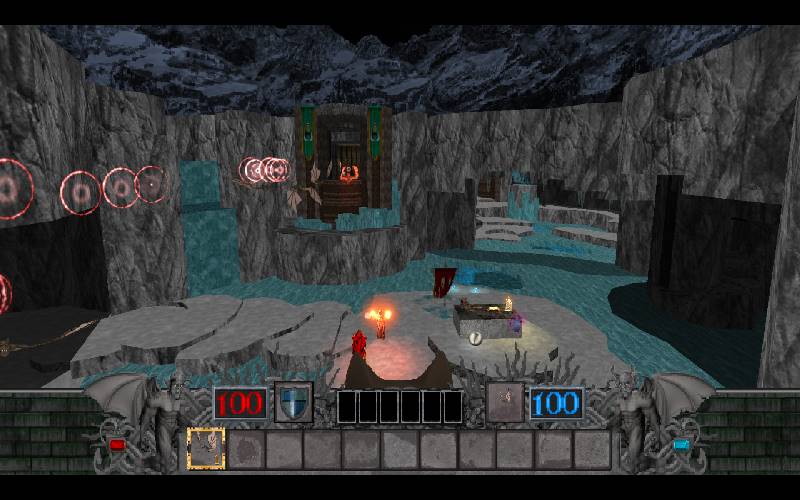The height and width of the screenshot is (500, 800).
Task: Click the red gem on the status bar
Action: pyautogui.click(x=117, y=444)
